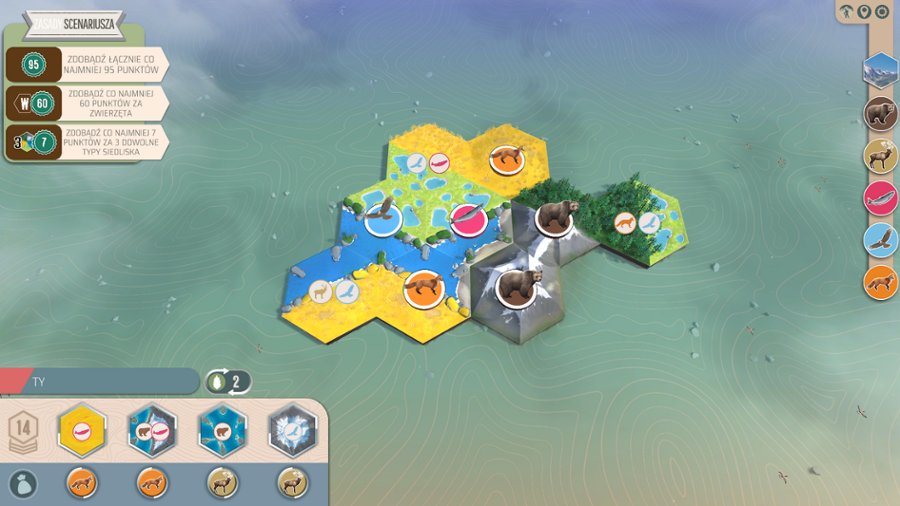Screen dimensions: 900x506
Task: Choose the yellow prairie tile with salmon
Action: click(x=83, y=431)
